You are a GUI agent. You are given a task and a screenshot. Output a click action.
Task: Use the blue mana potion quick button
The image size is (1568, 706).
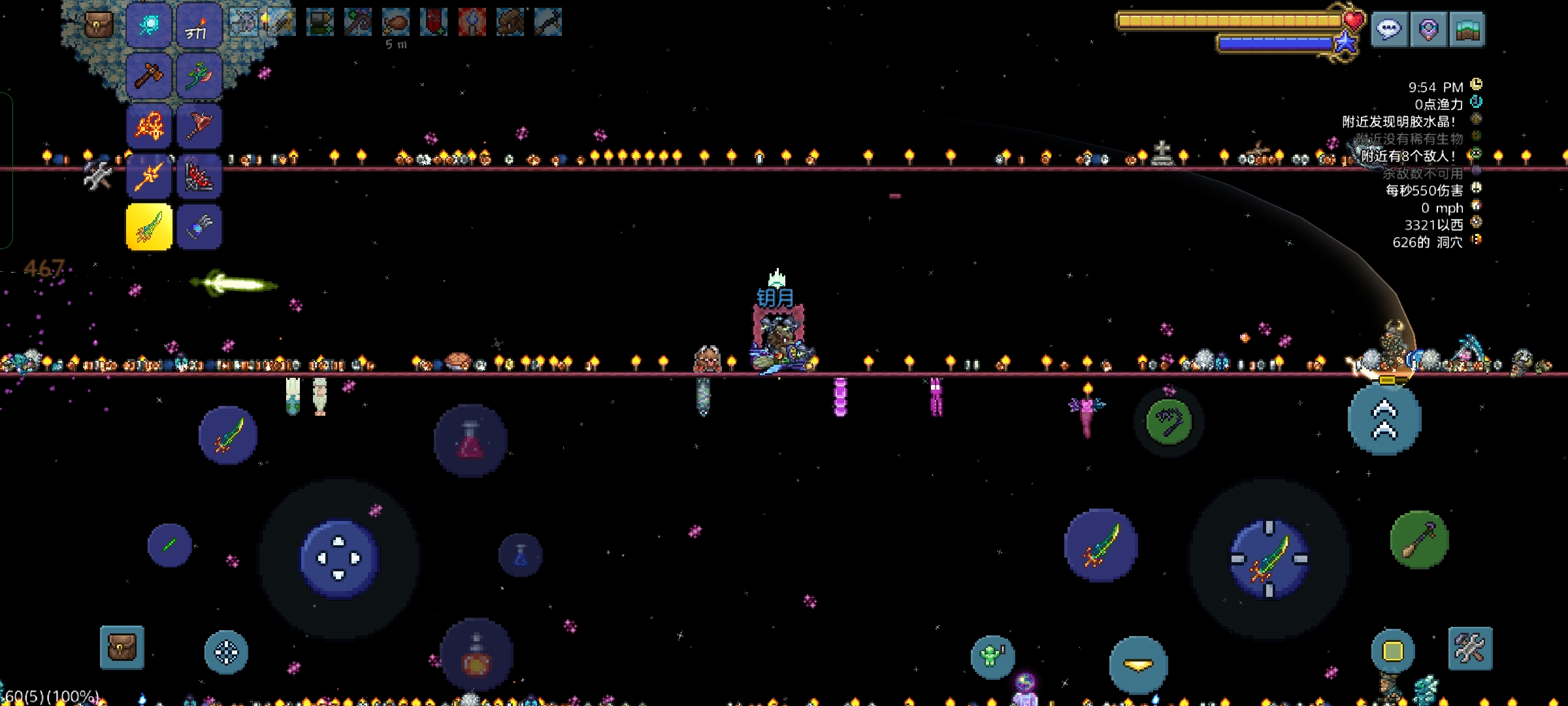[x=521, y=556]
